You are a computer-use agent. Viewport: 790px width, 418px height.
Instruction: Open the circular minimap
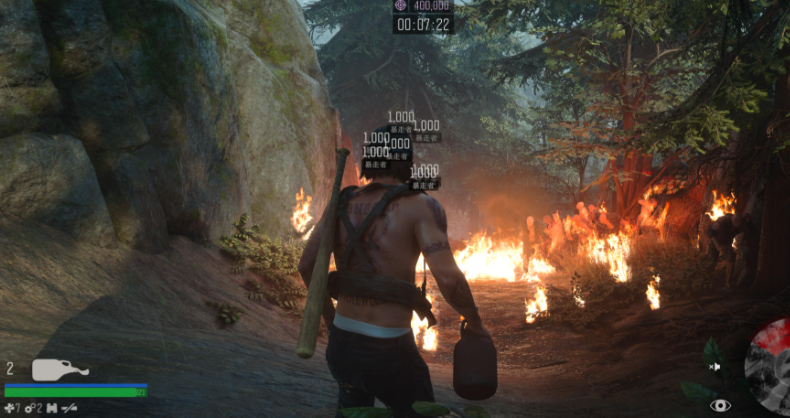[x=771, y=364]
